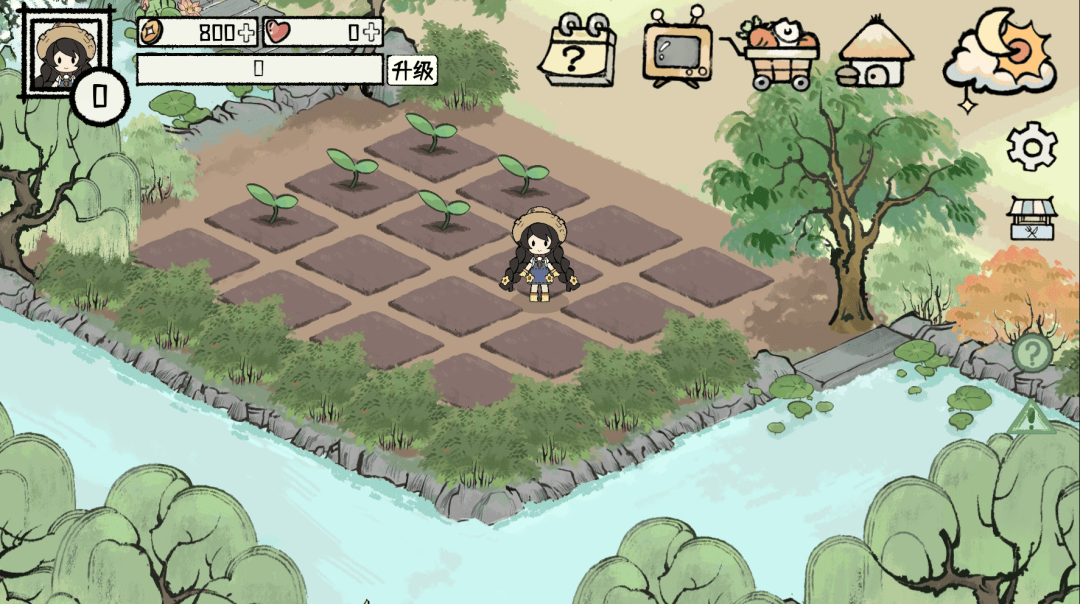Click the warning triangle icon
Screen dimensions: 1080x604
point(1030,418)
